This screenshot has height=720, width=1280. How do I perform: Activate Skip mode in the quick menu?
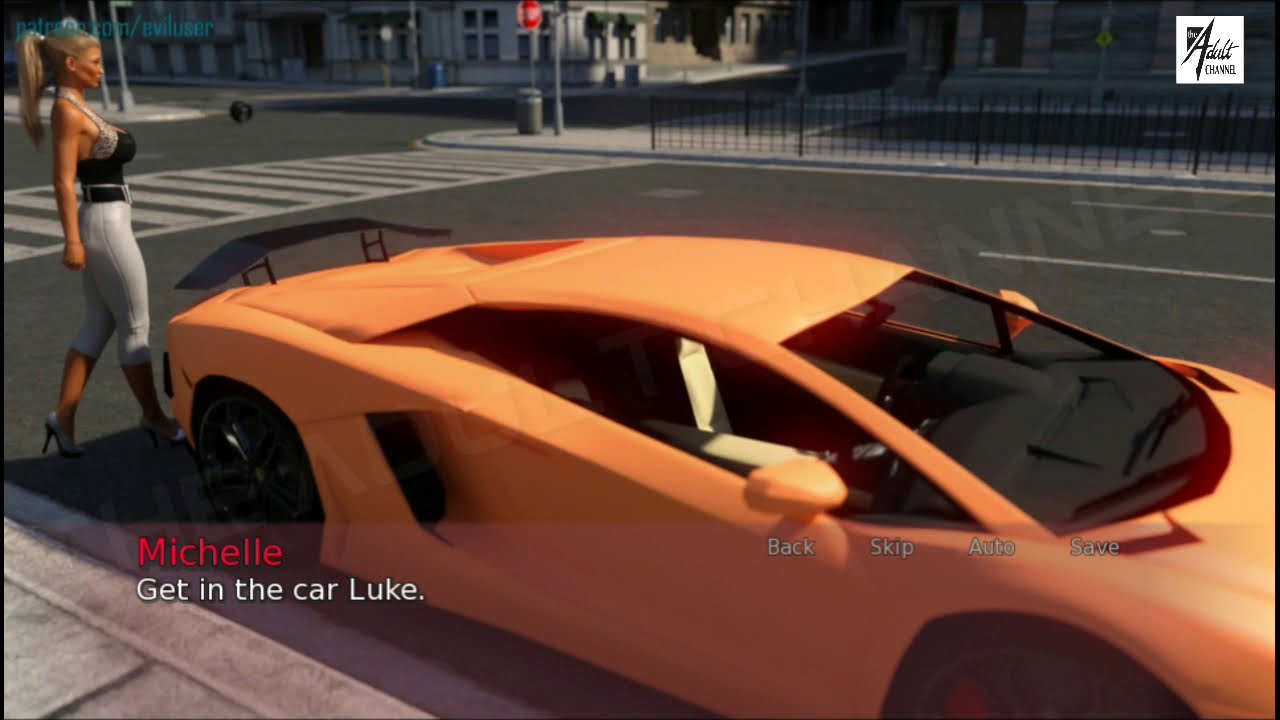(x=891, y=547)
